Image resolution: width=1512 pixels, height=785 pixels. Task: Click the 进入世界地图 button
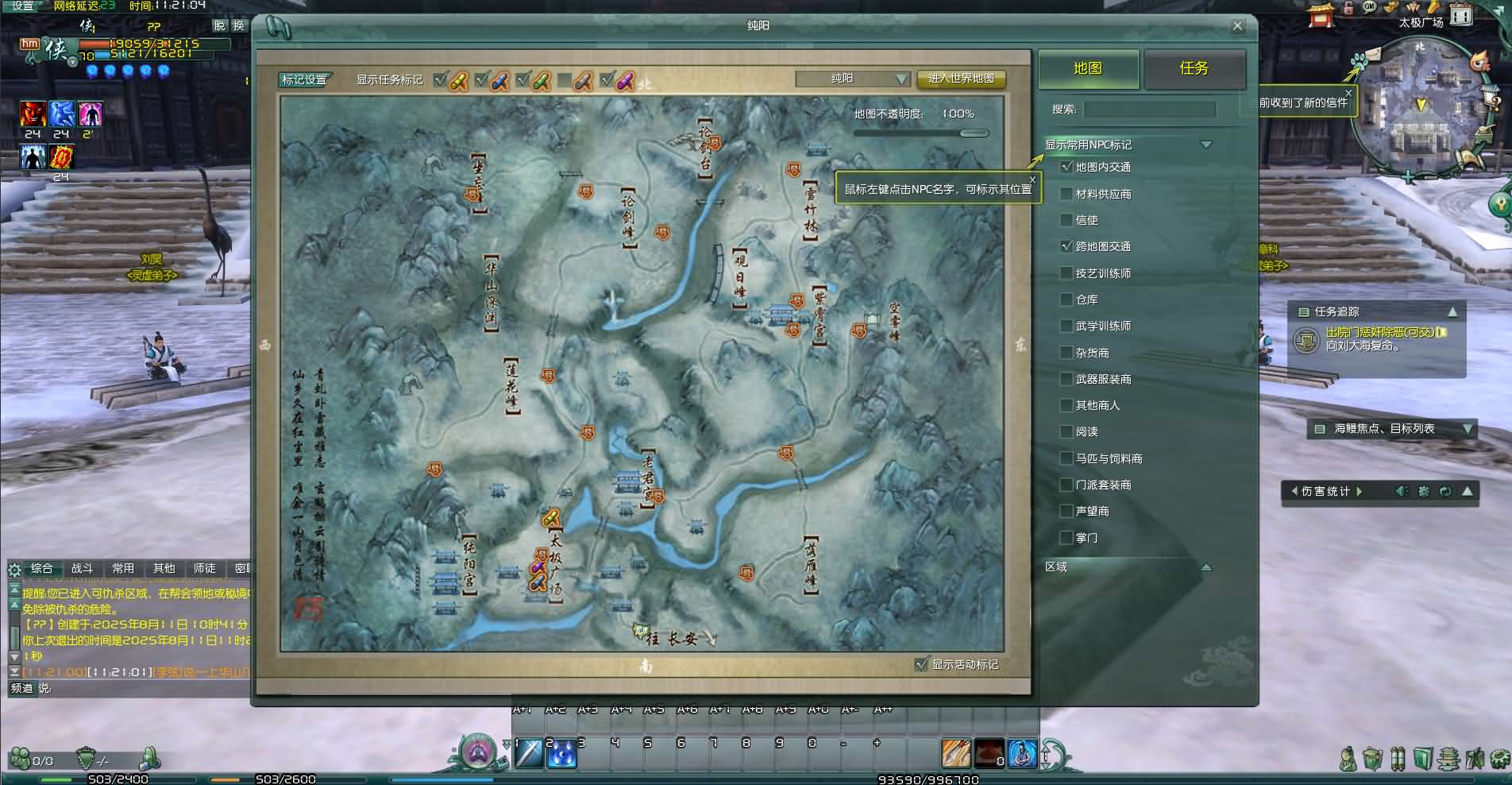[959, 79]
